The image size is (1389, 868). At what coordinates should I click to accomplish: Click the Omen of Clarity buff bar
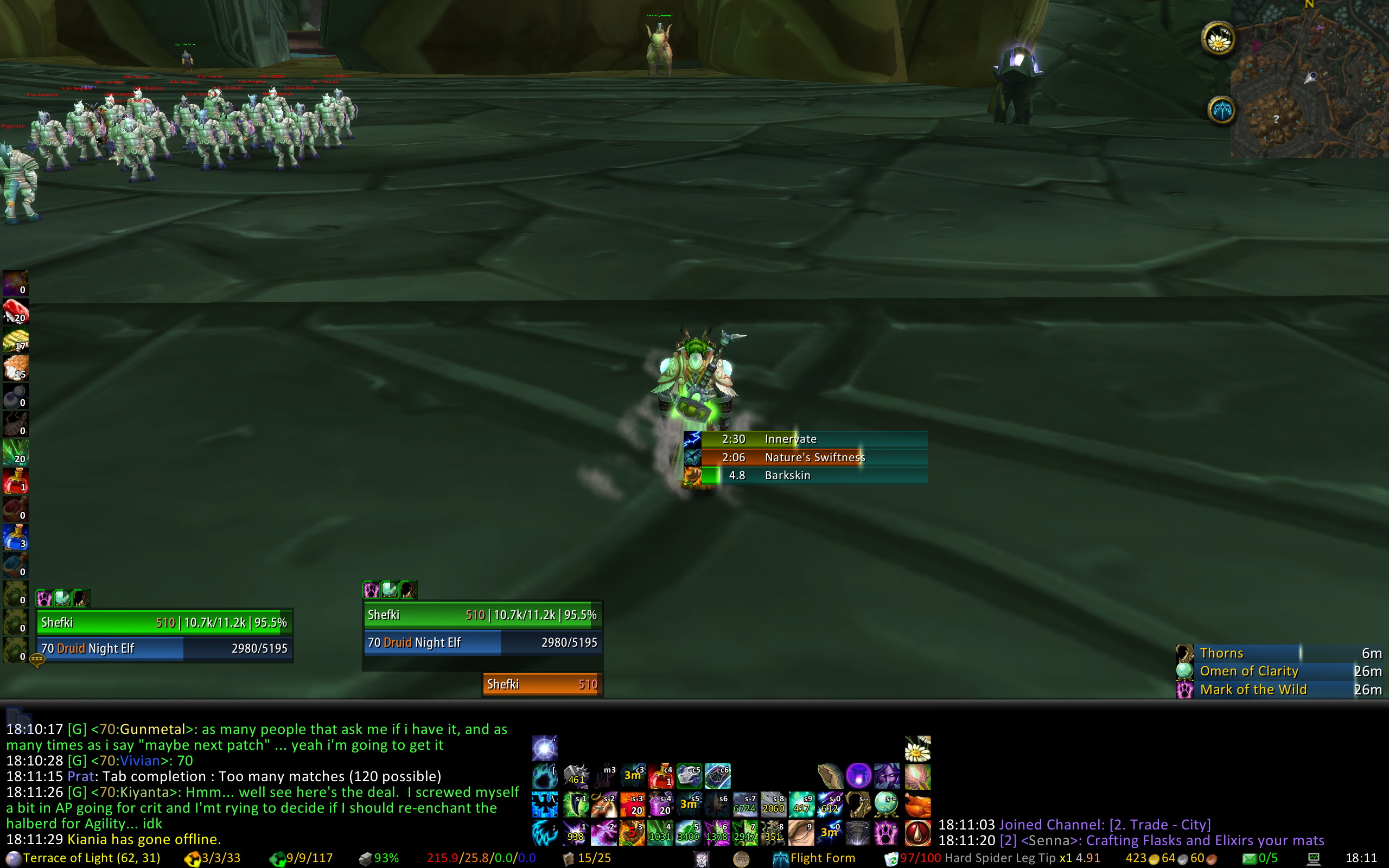coord(1281,671)
